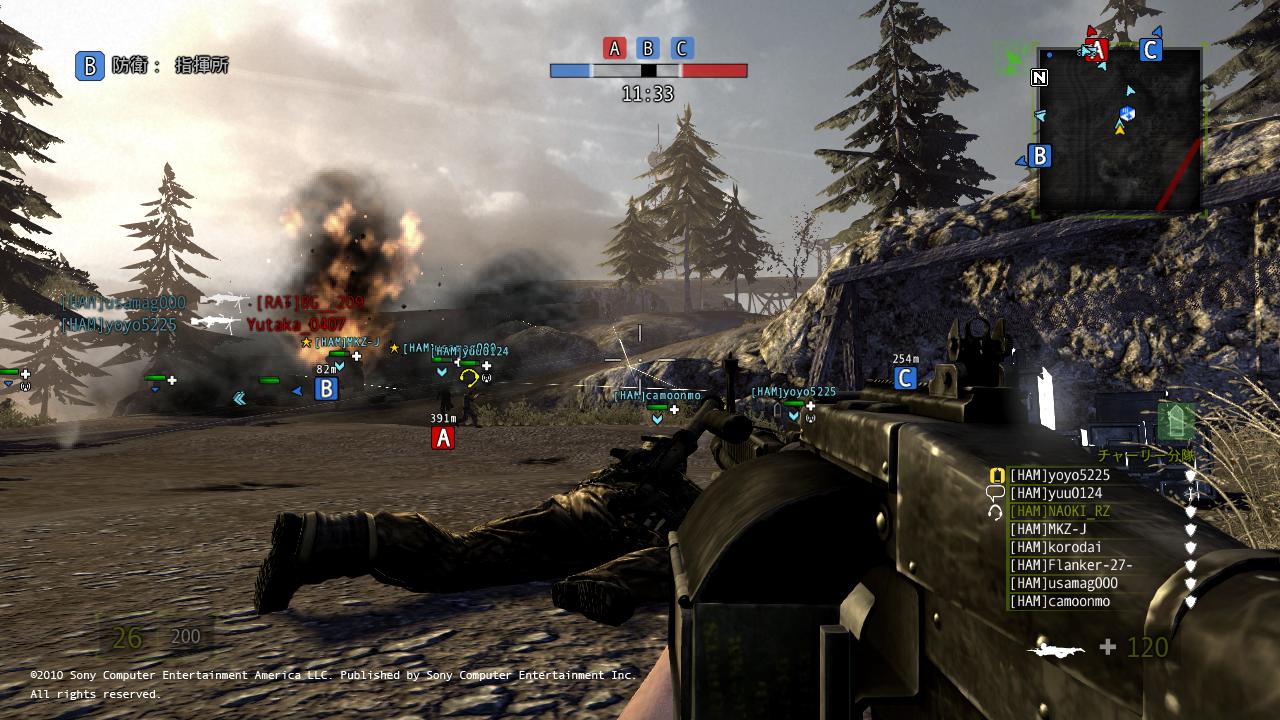Viewport: 1280px width, 720px height.
Task: Select [HAM]yuu0124 in the squad list
Action: [x=1055, y=493]
